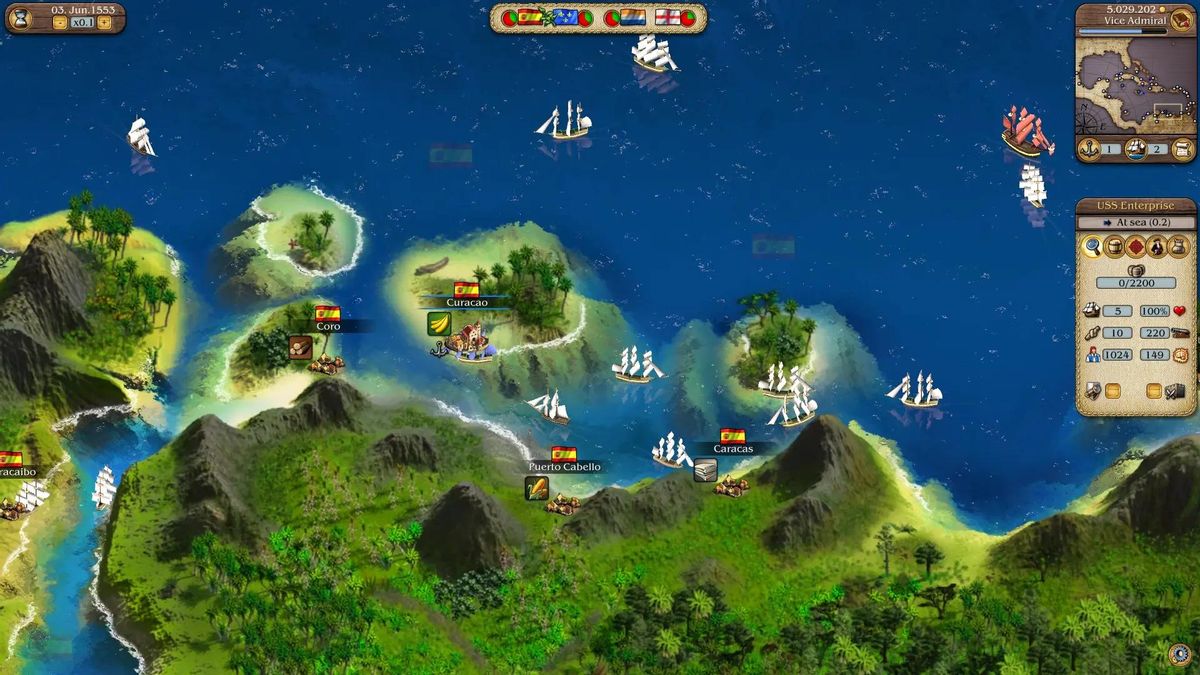
Task: Decrease game speed with the minus button
Action: [x=59, y=22]
